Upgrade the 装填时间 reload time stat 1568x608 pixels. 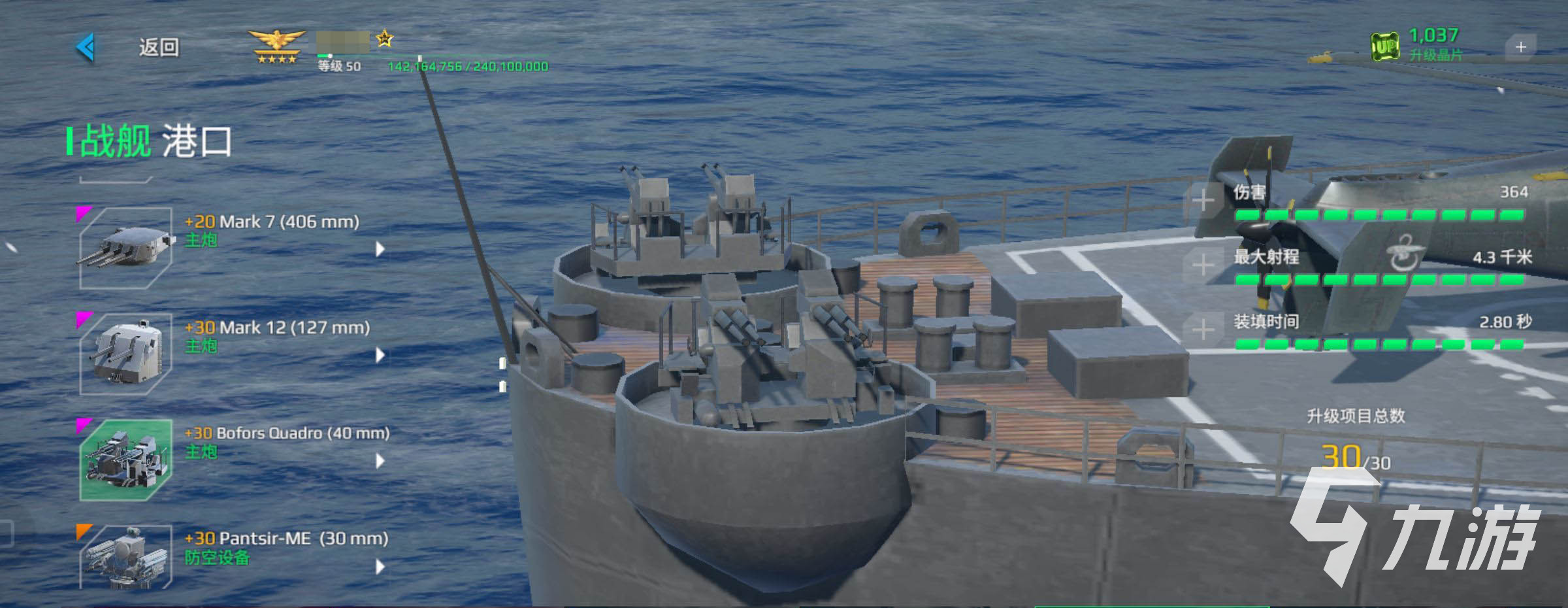click(x=1203, y=329)
